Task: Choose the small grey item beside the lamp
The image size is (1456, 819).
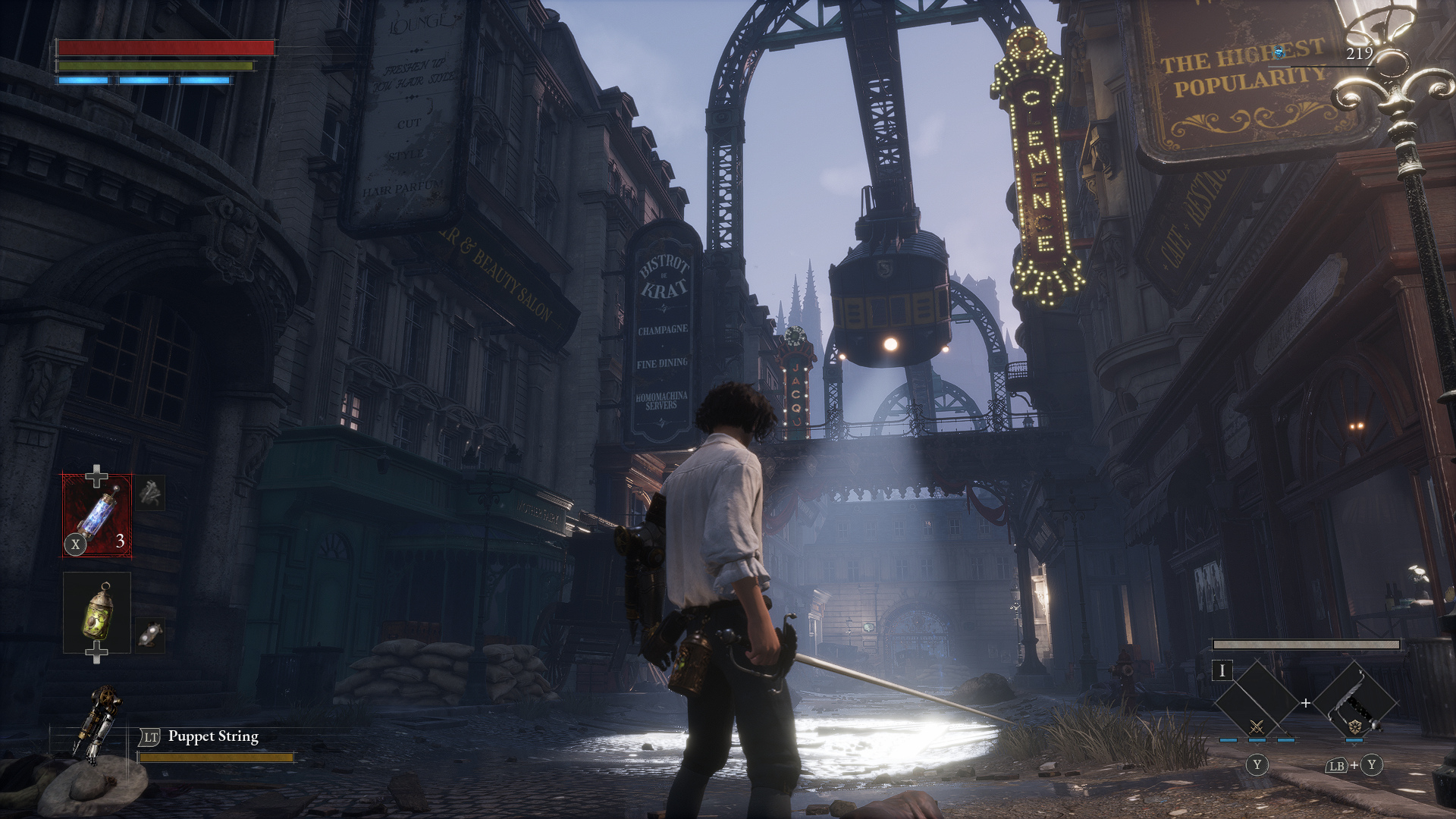Action: coord(151,634)
